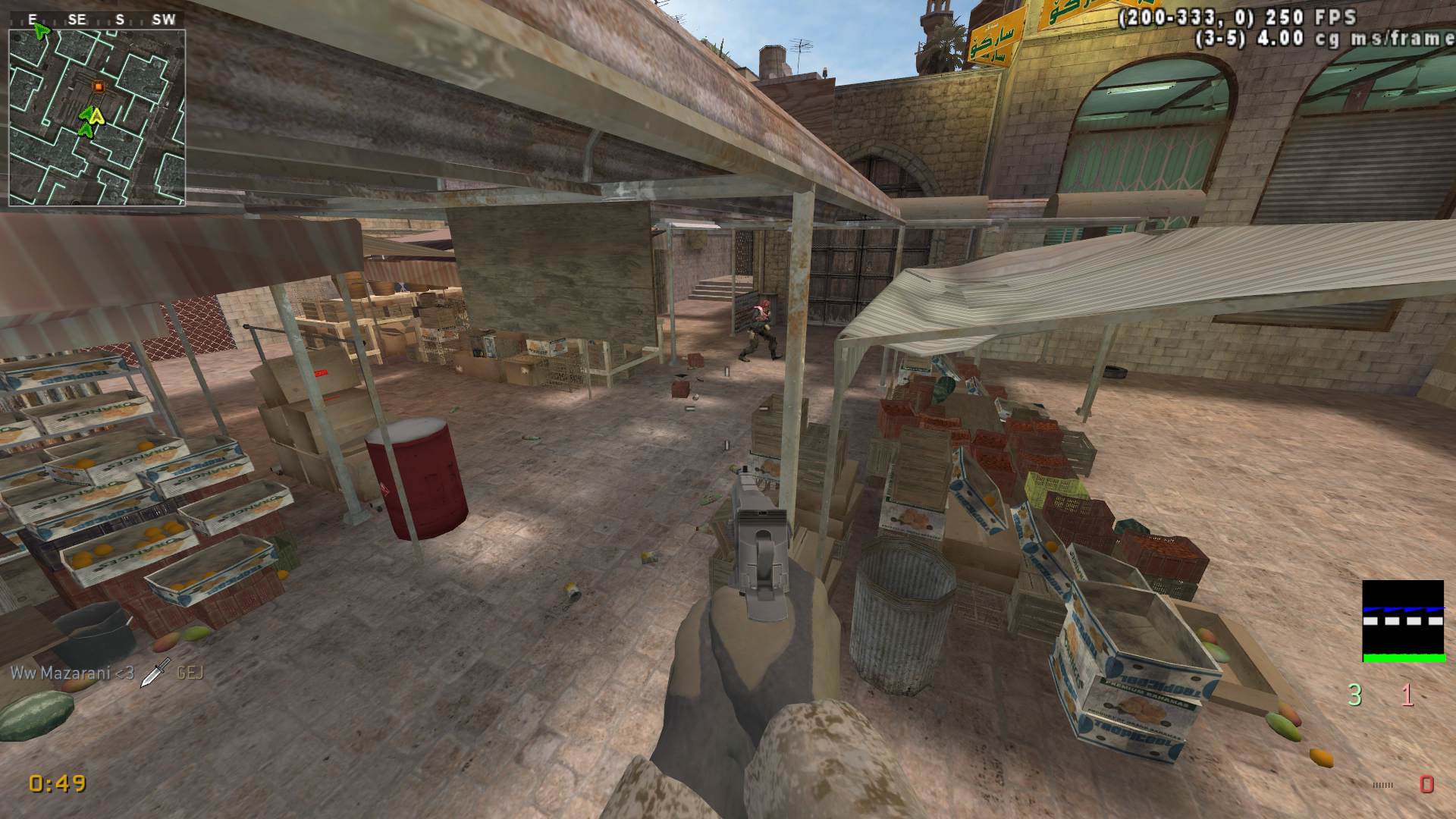Select the orange objective marker on the minimap
The width and height of the screenshot is (1456, 819).
[98, 86]
